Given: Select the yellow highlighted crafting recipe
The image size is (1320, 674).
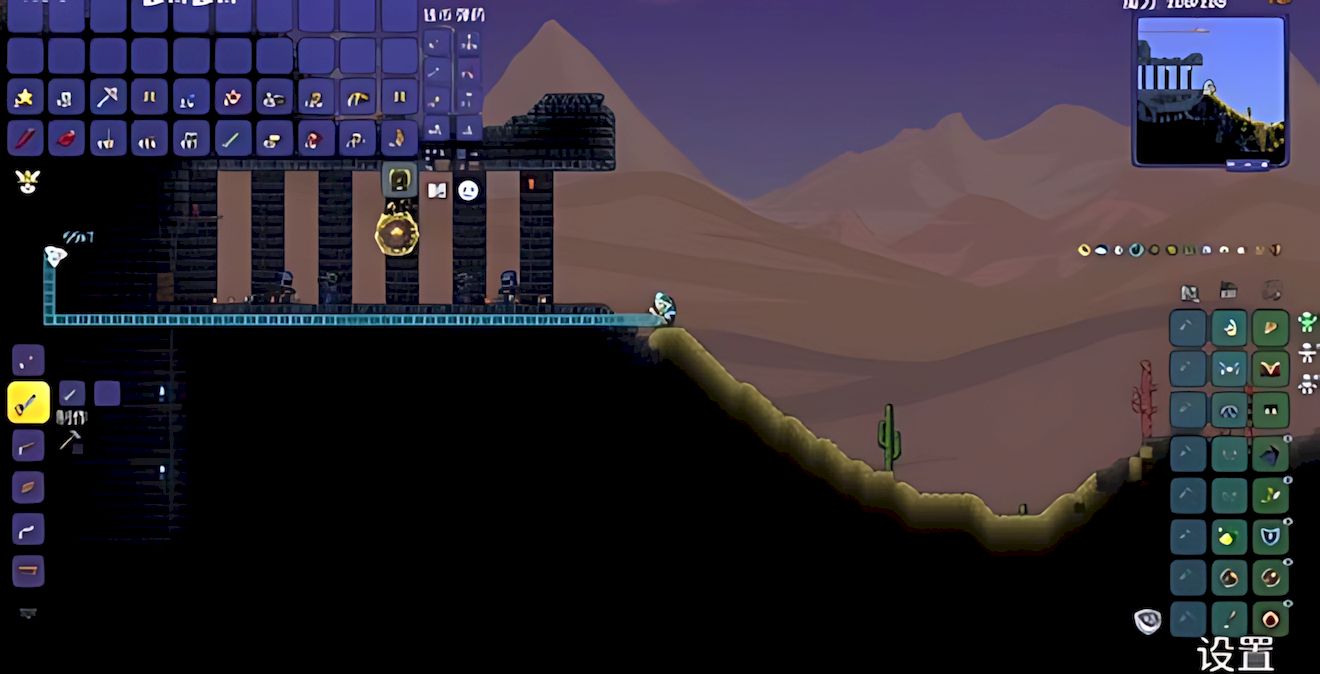Looking at the screenshot, I should [x=28, y=403].
